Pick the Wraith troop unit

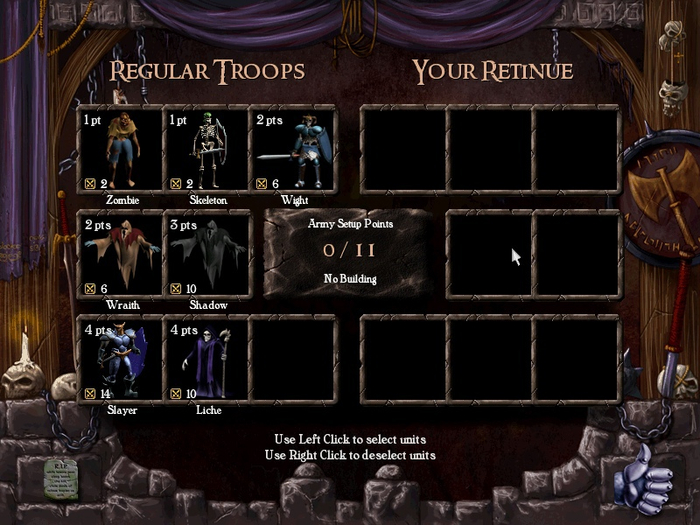(x=121, y=255)
